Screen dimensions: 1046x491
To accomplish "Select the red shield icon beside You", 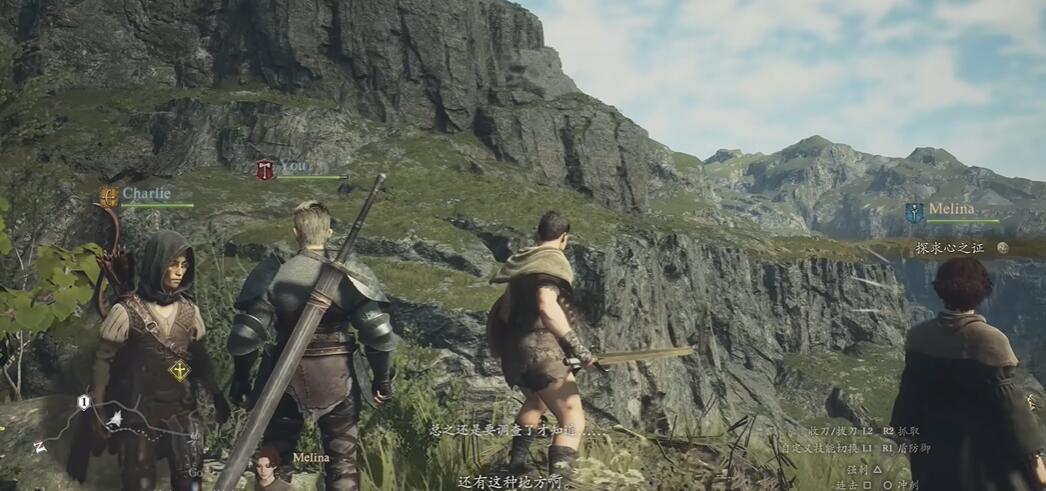I will (265, 170).
